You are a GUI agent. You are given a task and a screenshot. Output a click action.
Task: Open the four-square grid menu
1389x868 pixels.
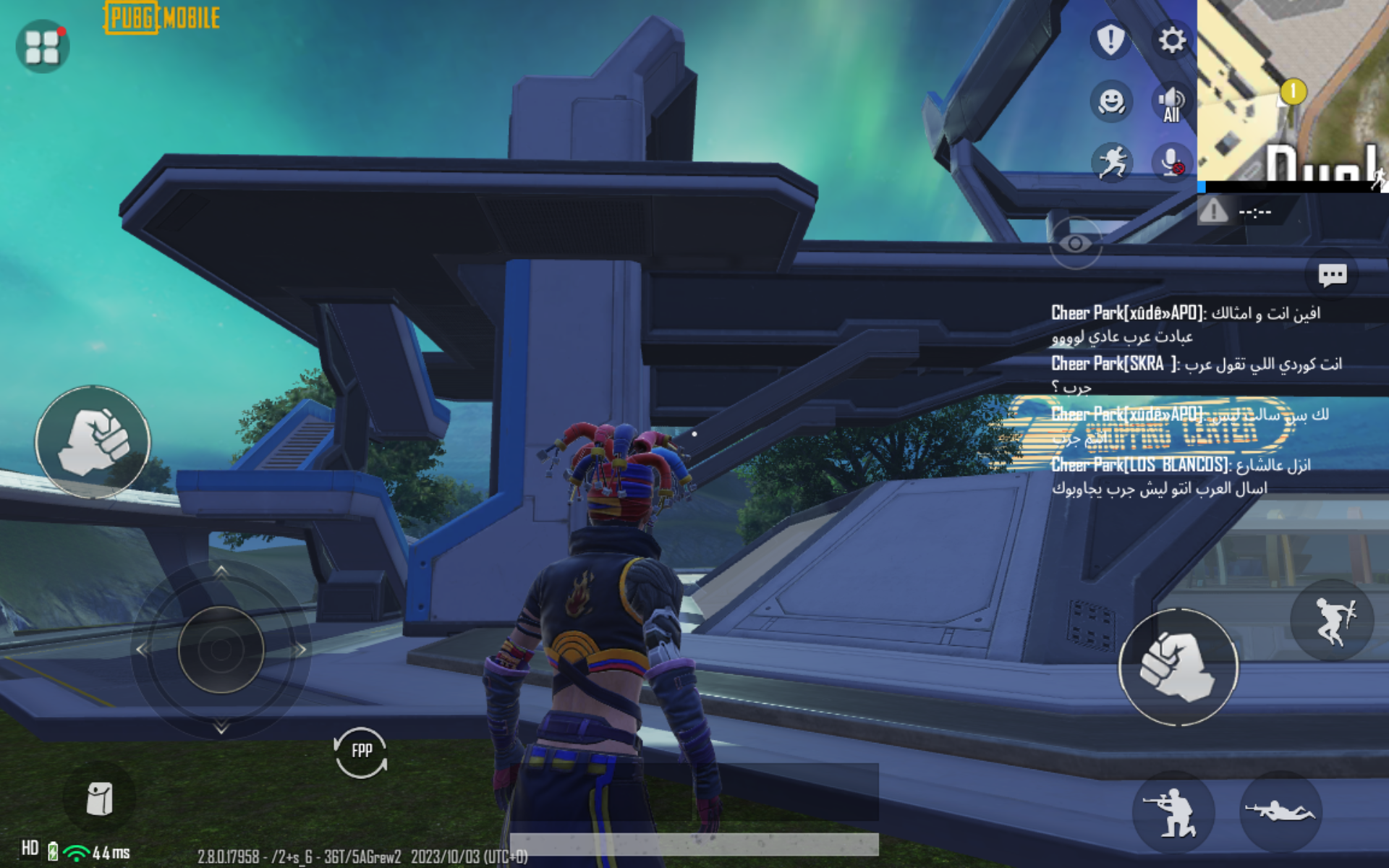pyautogui.click(x=43, y=46)
